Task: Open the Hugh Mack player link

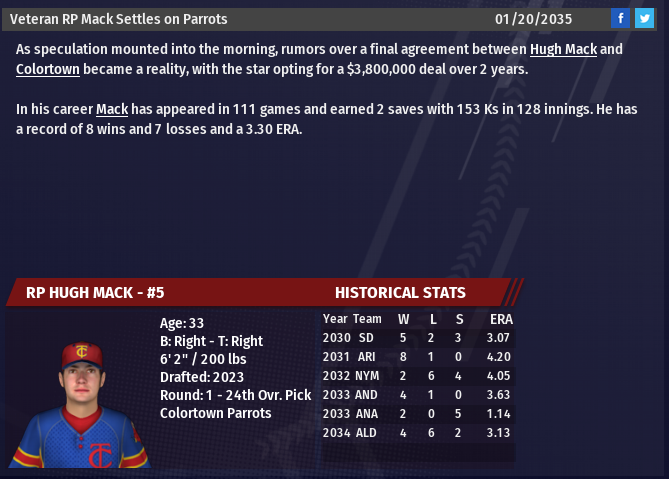Action: 563,49
